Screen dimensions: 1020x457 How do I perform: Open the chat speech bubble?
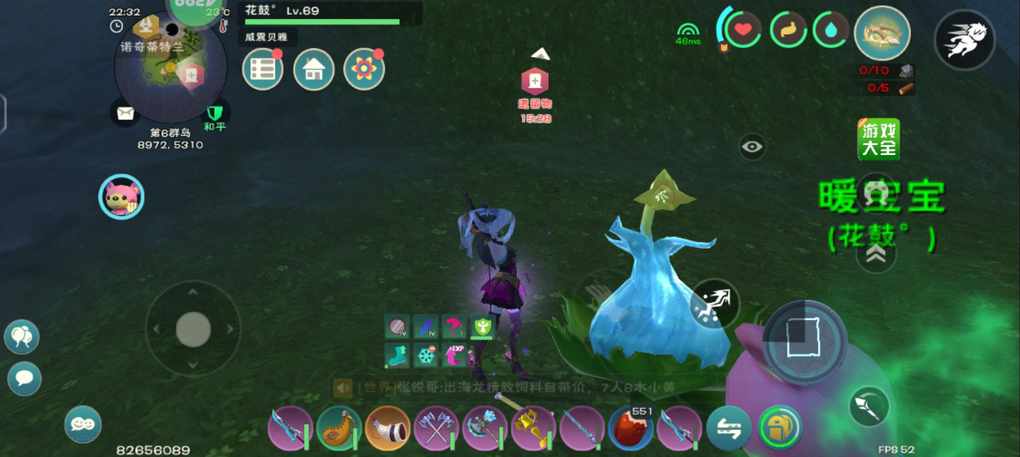[24, 378]
